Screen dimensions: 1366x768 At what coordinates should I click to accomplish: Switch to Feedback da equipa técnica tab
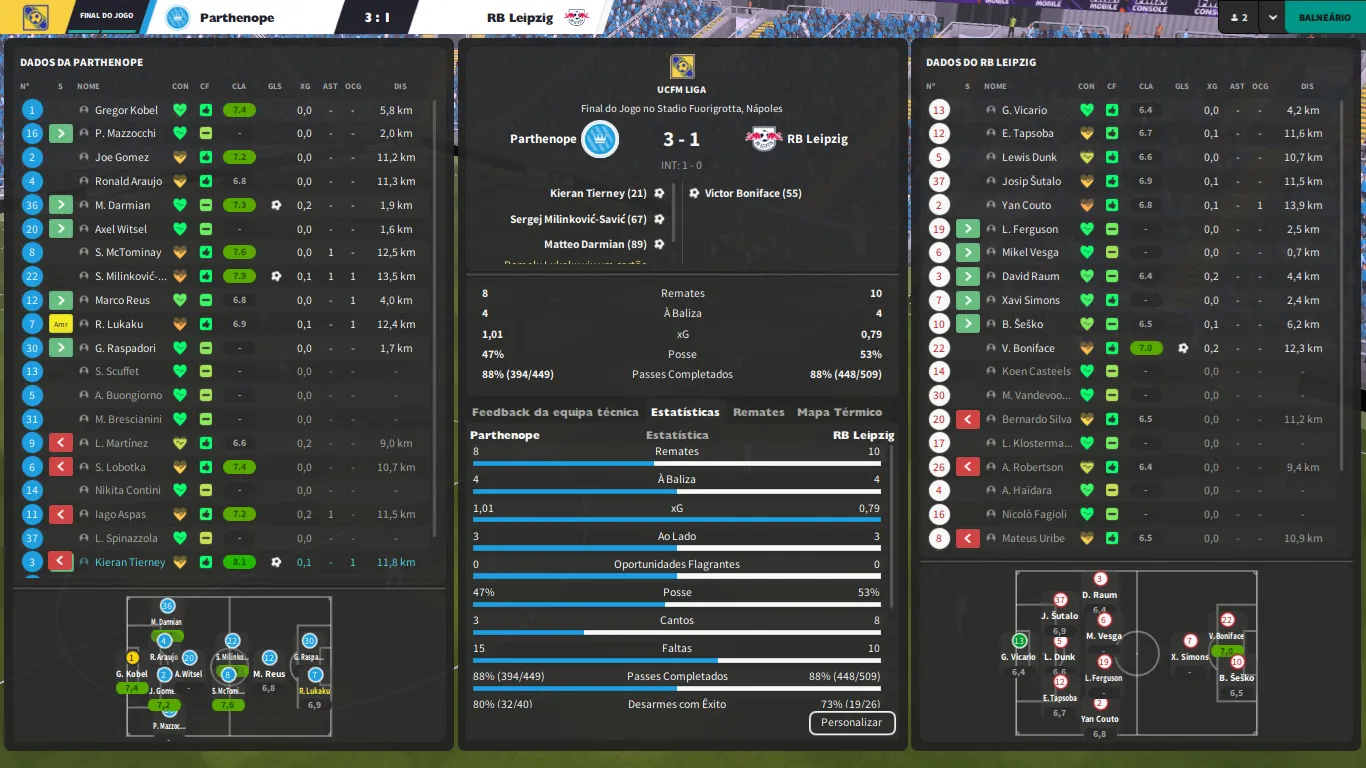[x=555, y=412]
